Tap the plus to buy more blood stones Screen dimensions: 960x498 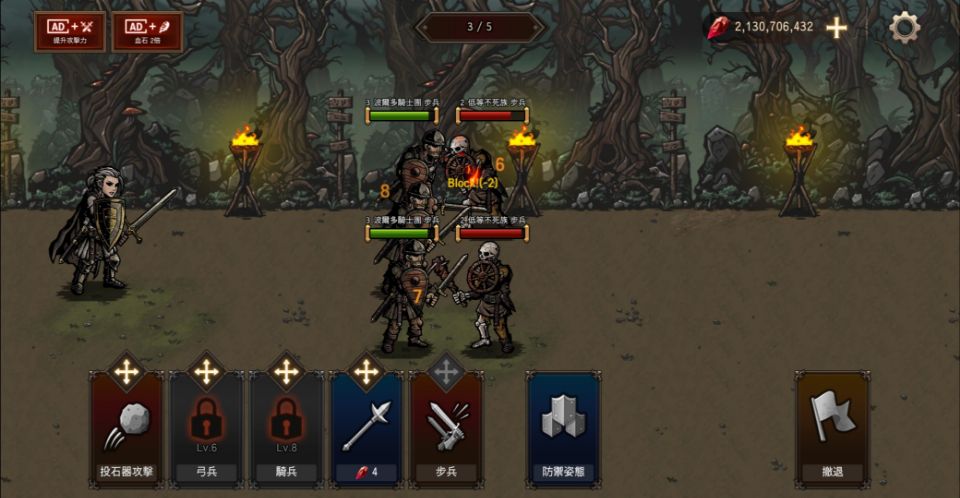pos(836,28)
